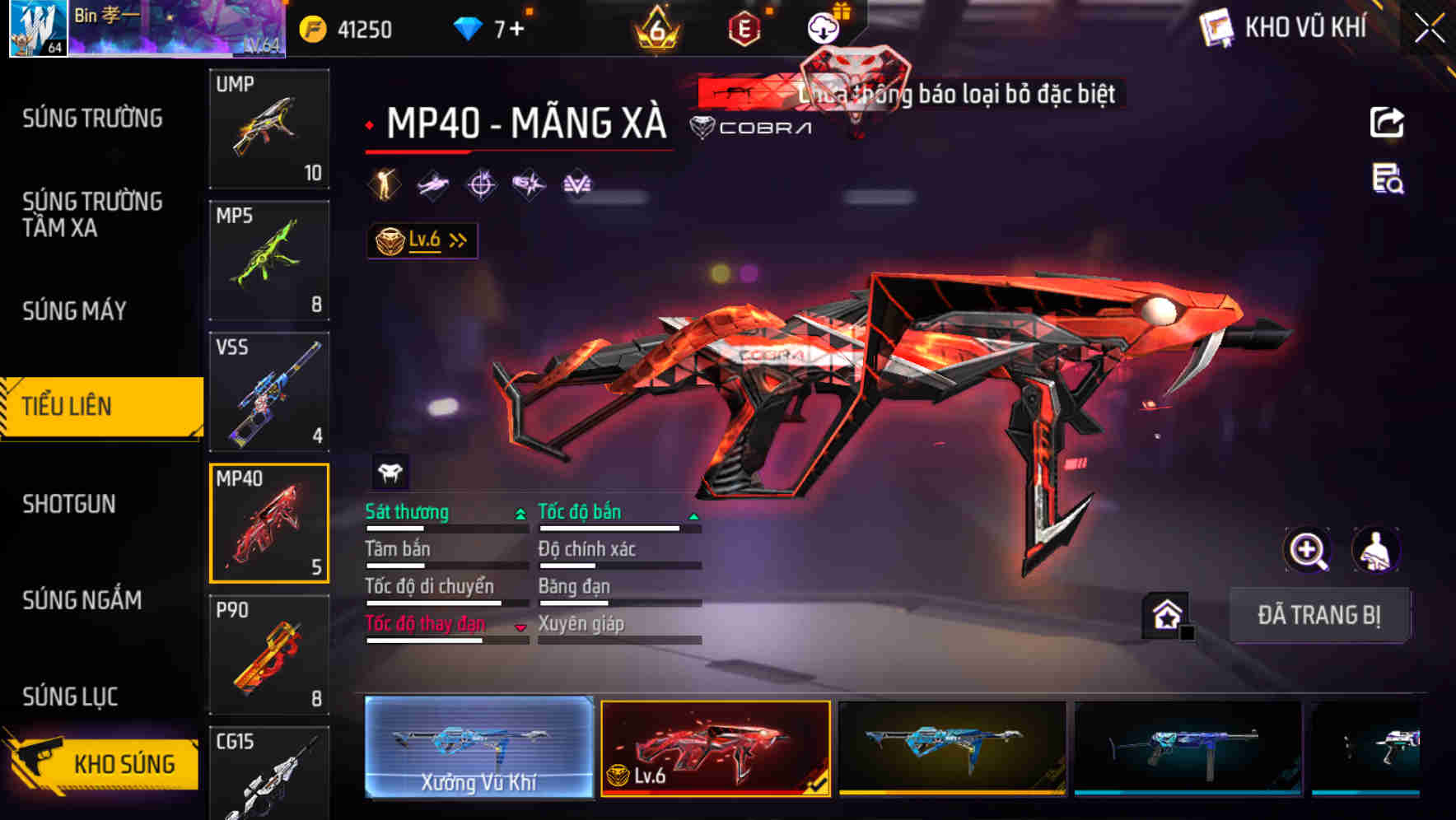Toggle the Tốc độ thay đạn red arrow
This screenshot has height=820, width=1456.
click(520, 627)
